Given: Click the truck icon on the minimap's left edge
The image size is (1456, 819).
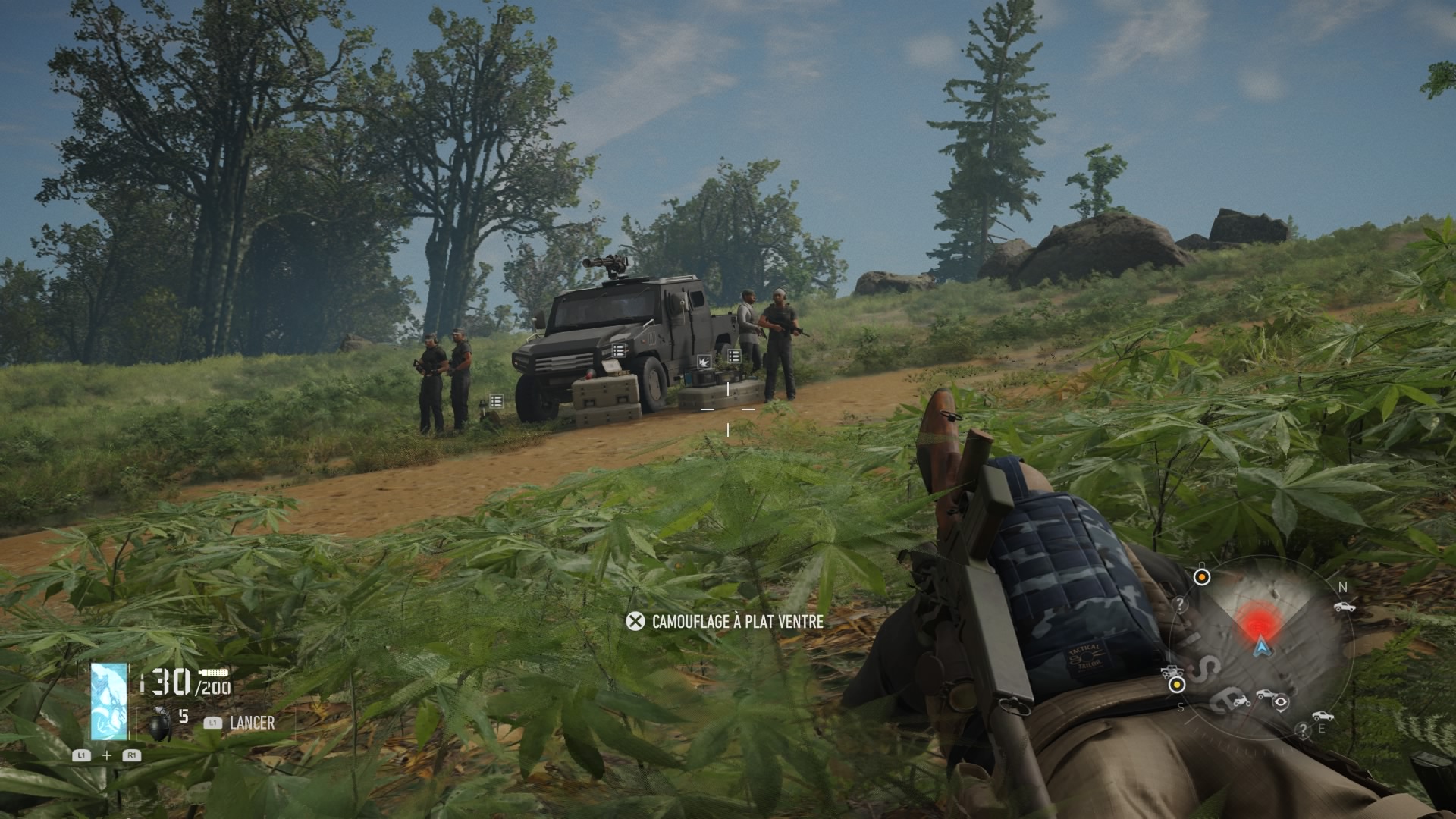Looking at the screenshot, I should coord(1172,671).
